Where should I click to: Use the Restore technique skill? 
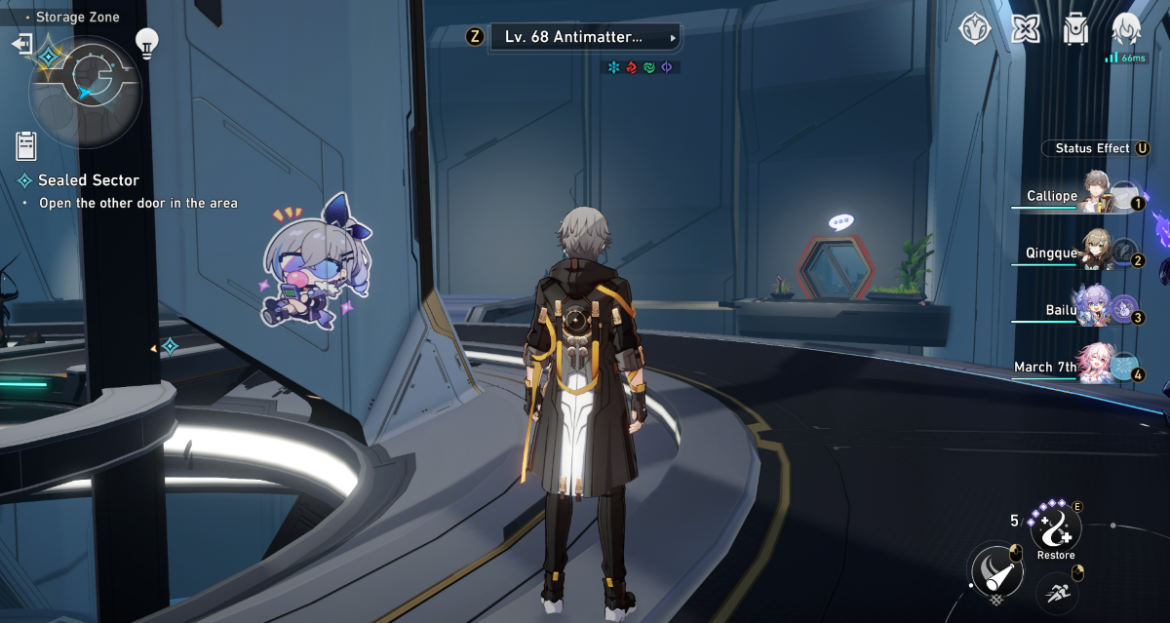1056,526
